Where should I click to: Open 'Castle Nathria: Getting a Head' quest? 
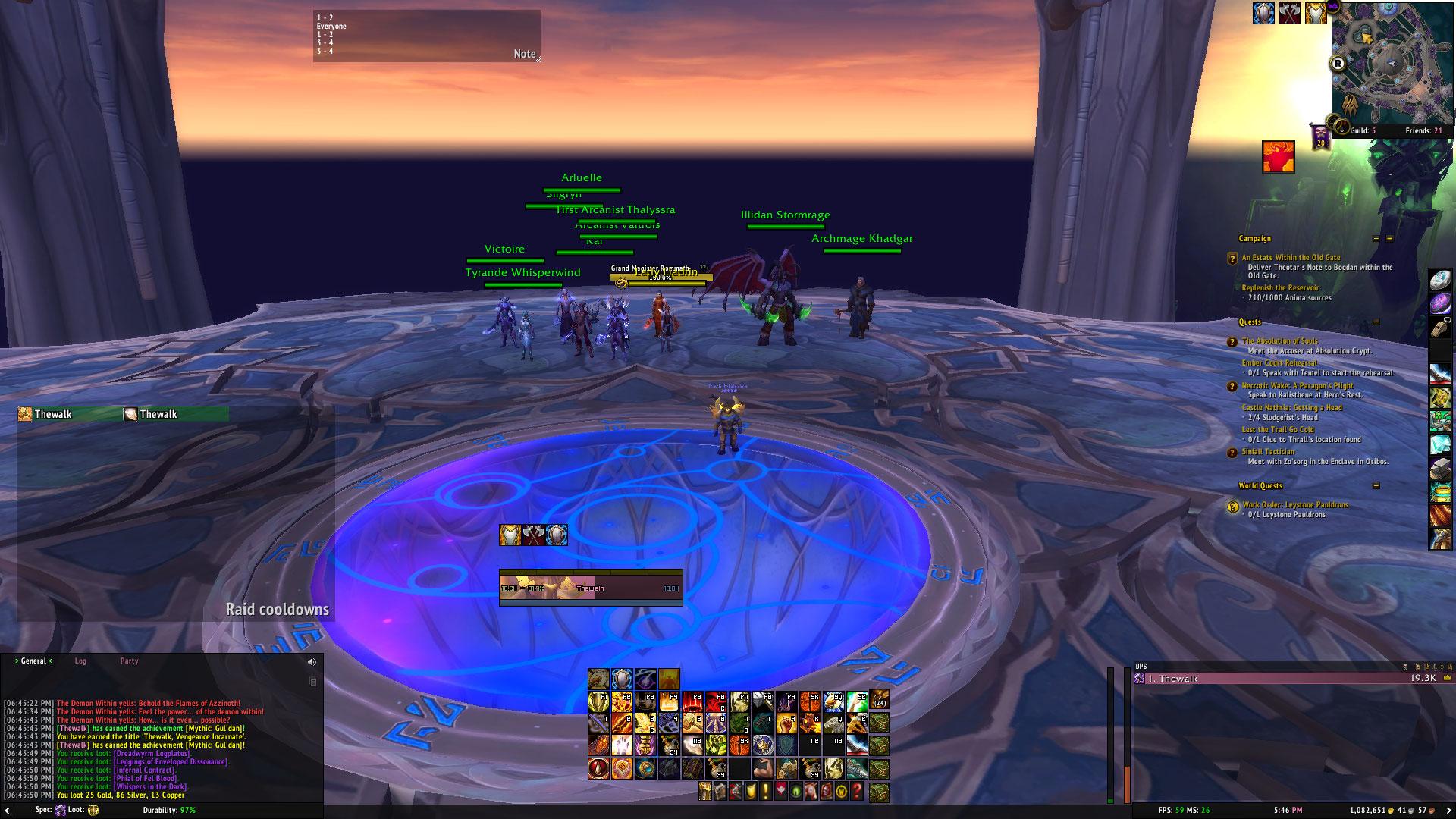1291,408
